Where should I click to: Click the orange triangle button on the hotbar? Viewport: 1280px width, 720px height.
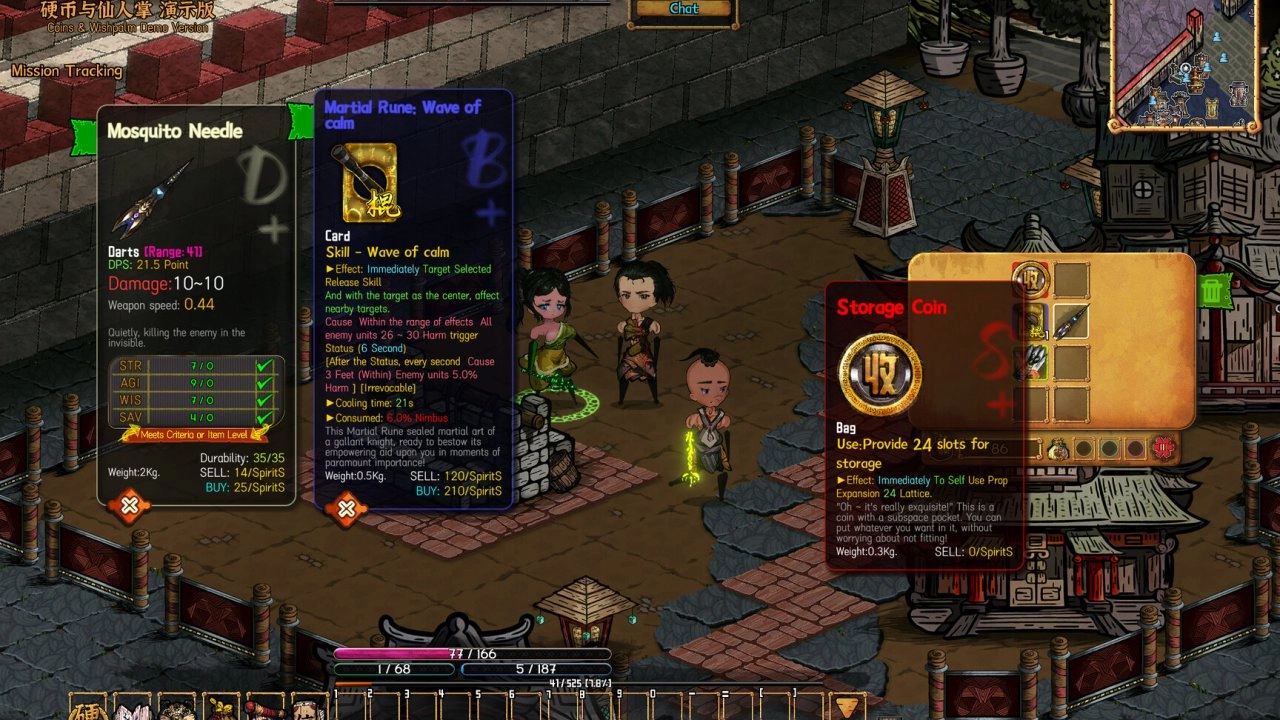tap(848, 706)
